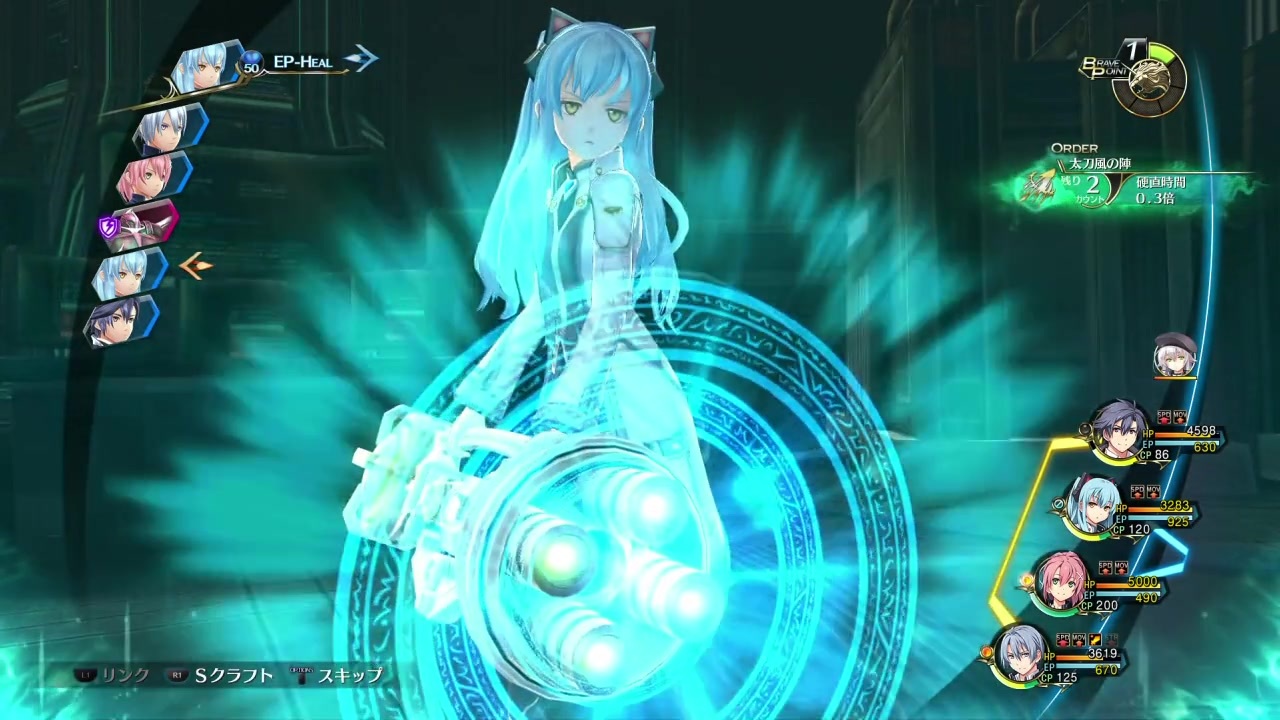Select the SPD buff icon on Rean's status
Viewport: 1280px width, 720px height.
tap(1163, 416)
